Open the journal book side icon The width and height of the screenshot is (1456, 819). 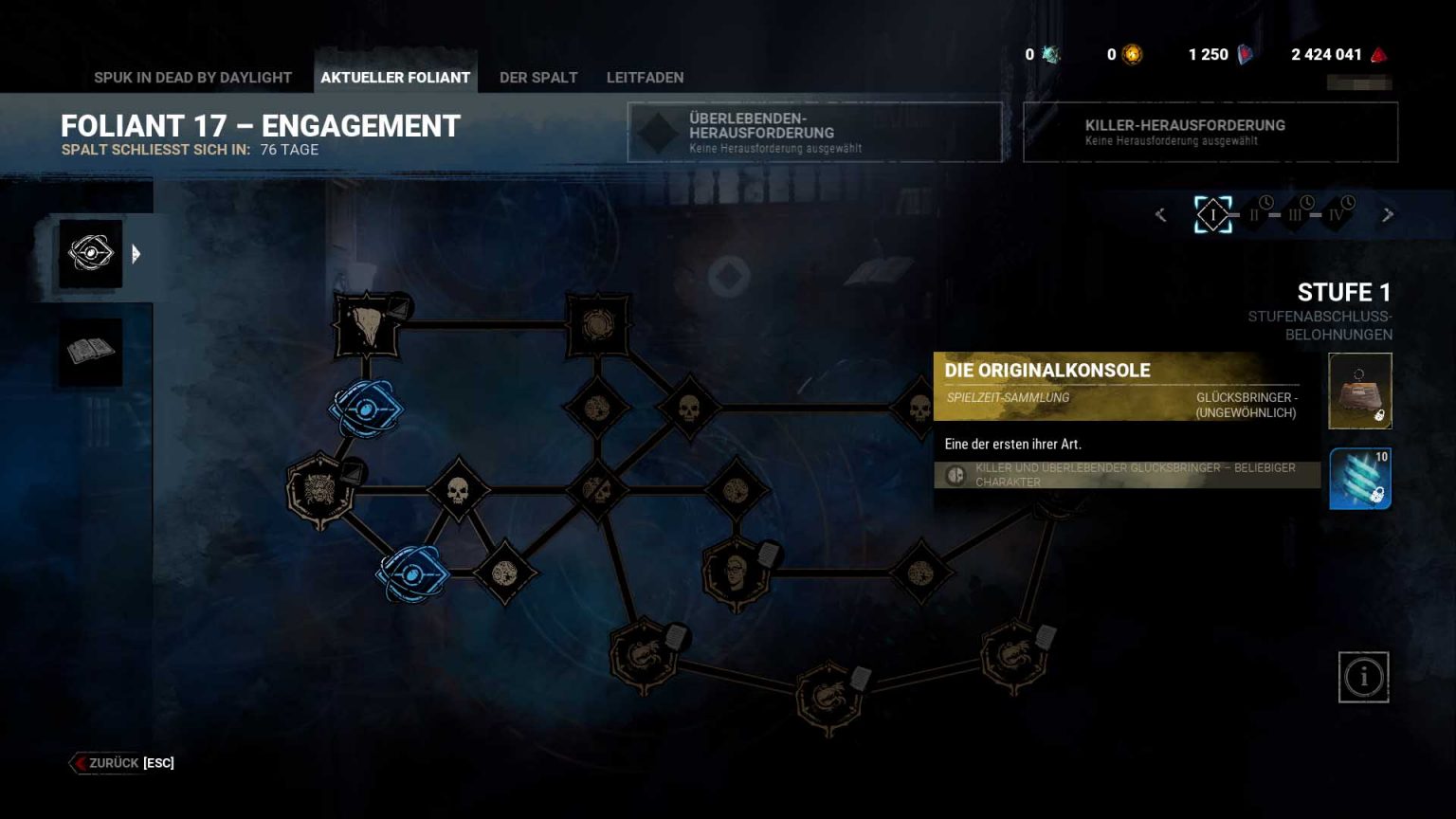[x=91, y=352]
